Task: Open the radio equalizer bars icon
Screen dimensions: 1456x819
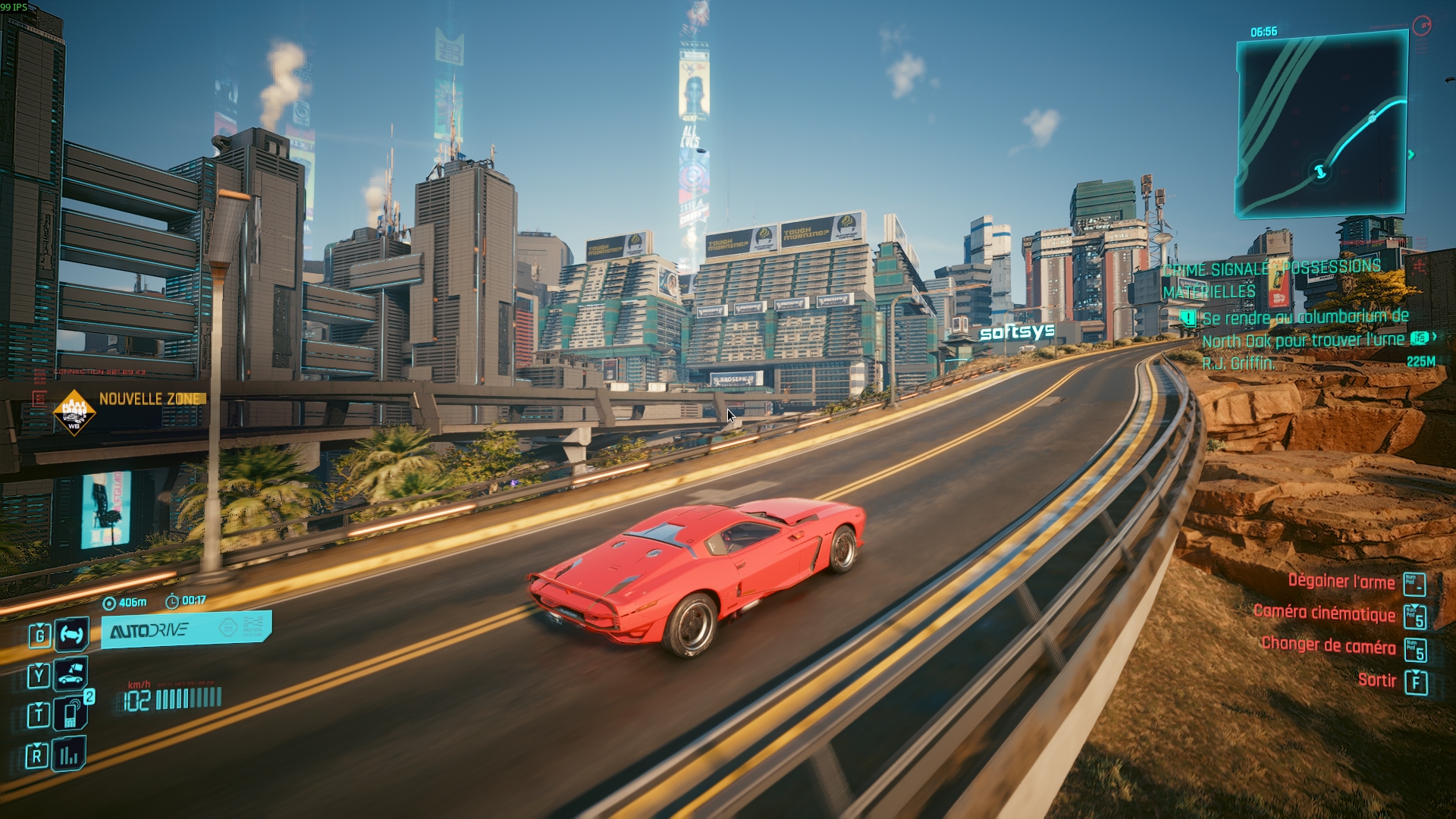Action: (x=69, y=755)
